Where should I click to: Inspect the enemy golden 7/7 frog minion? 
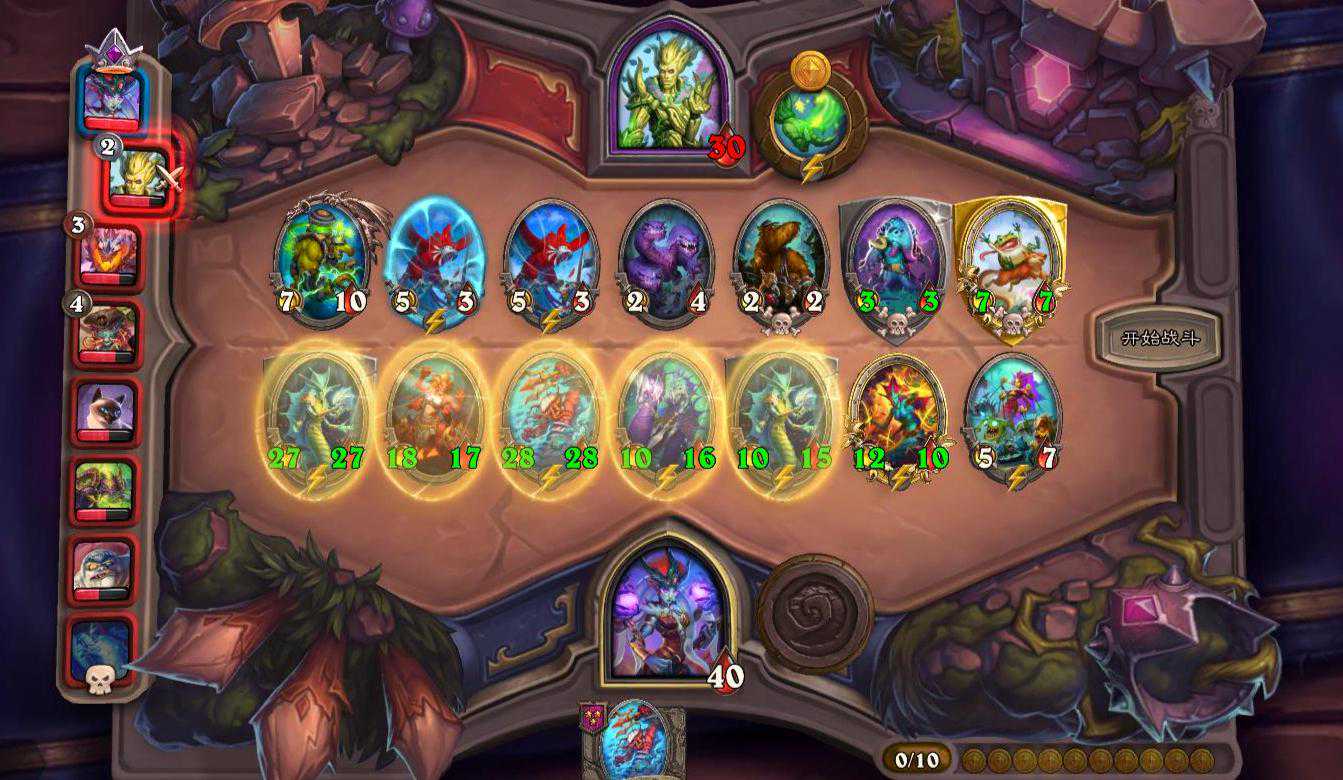1010,262
